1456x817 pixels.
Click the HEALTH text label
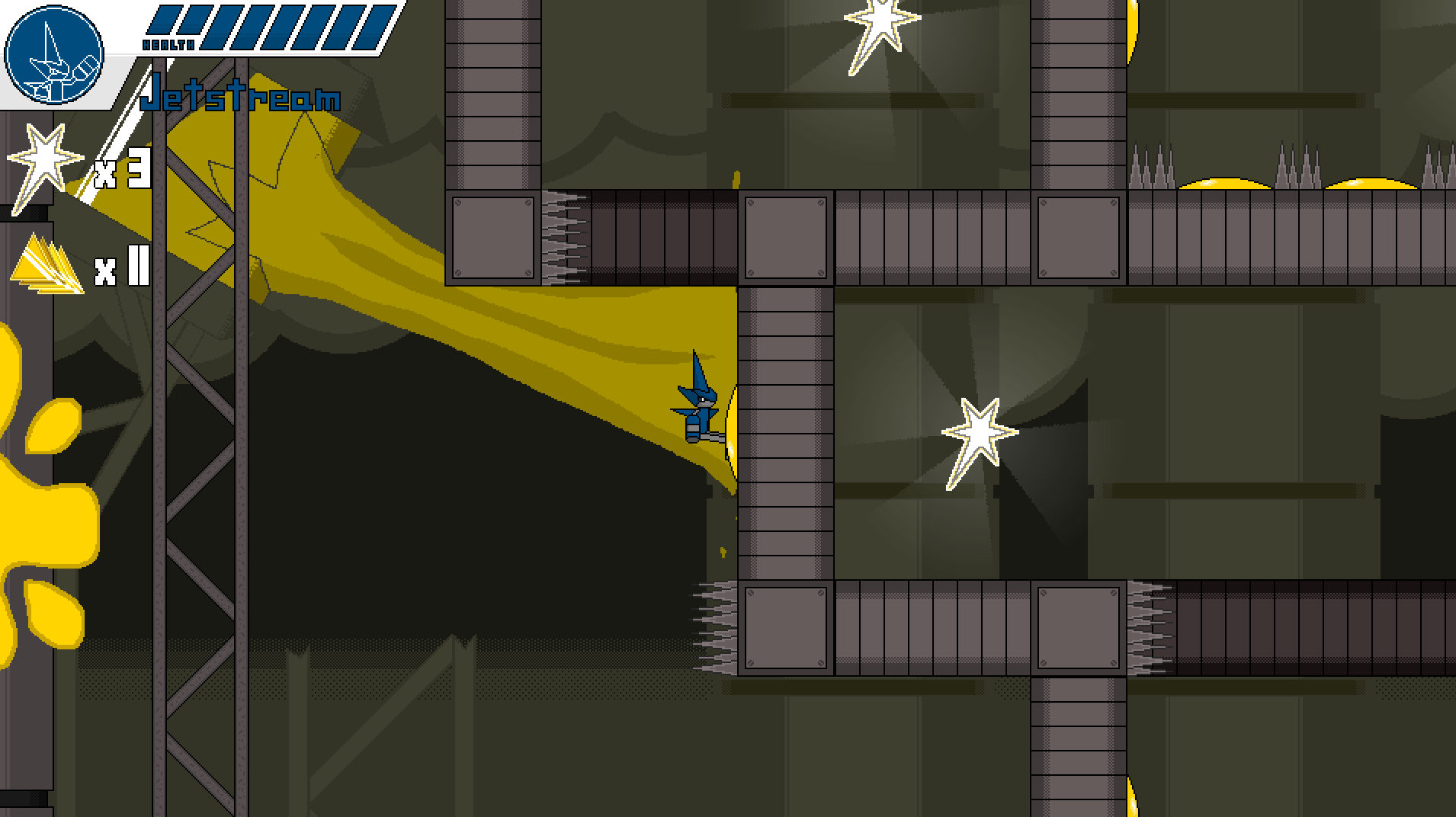(x=169, y=44)
